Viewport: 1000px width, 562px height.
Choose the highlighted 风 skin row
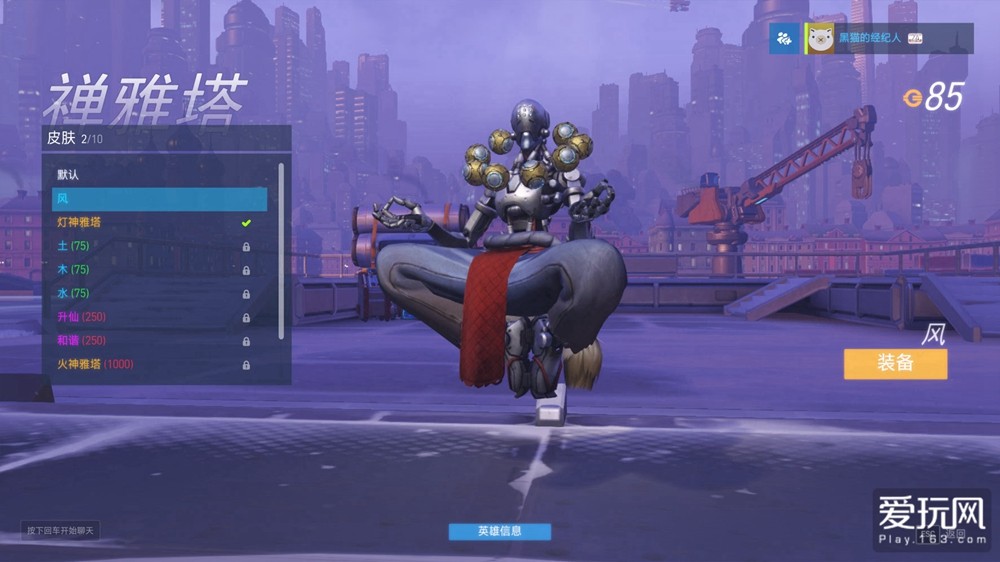(x=160, y=199)
